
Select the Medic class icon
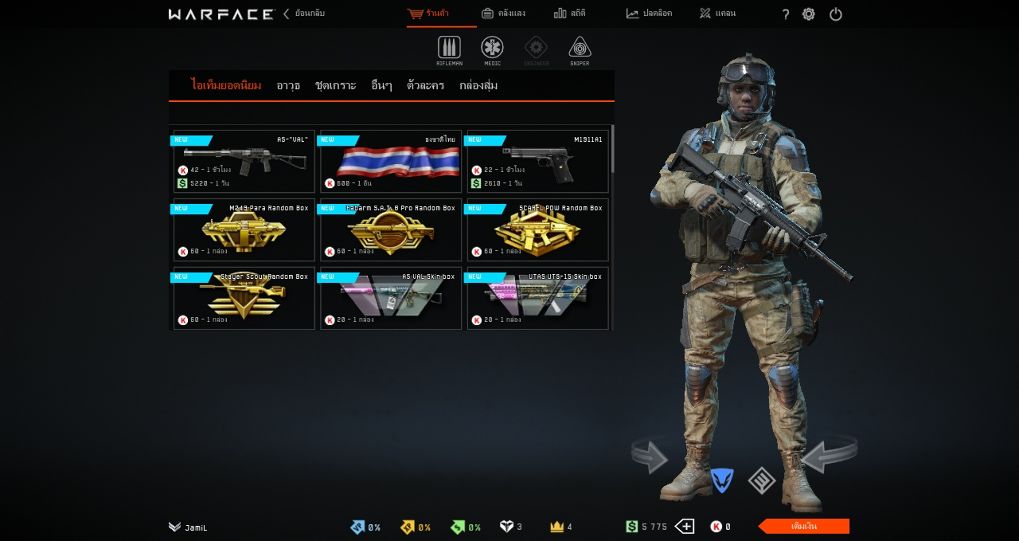click(492, 50)
